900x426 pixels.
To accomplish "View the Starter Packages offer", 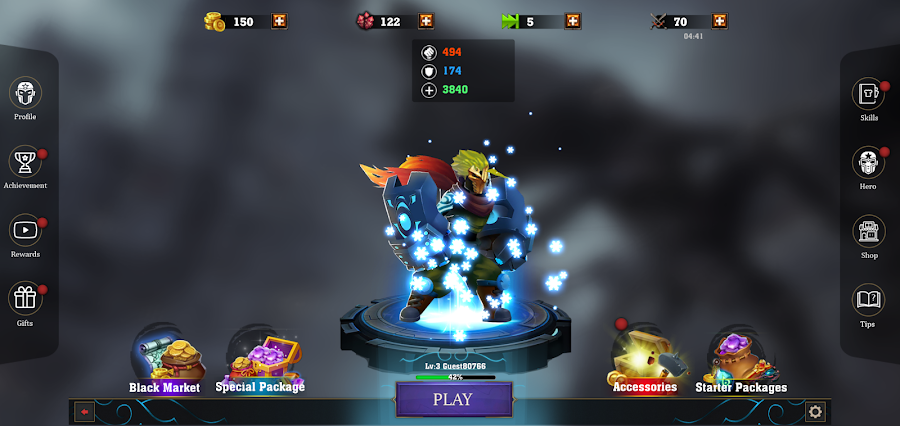I will point(740,362).
